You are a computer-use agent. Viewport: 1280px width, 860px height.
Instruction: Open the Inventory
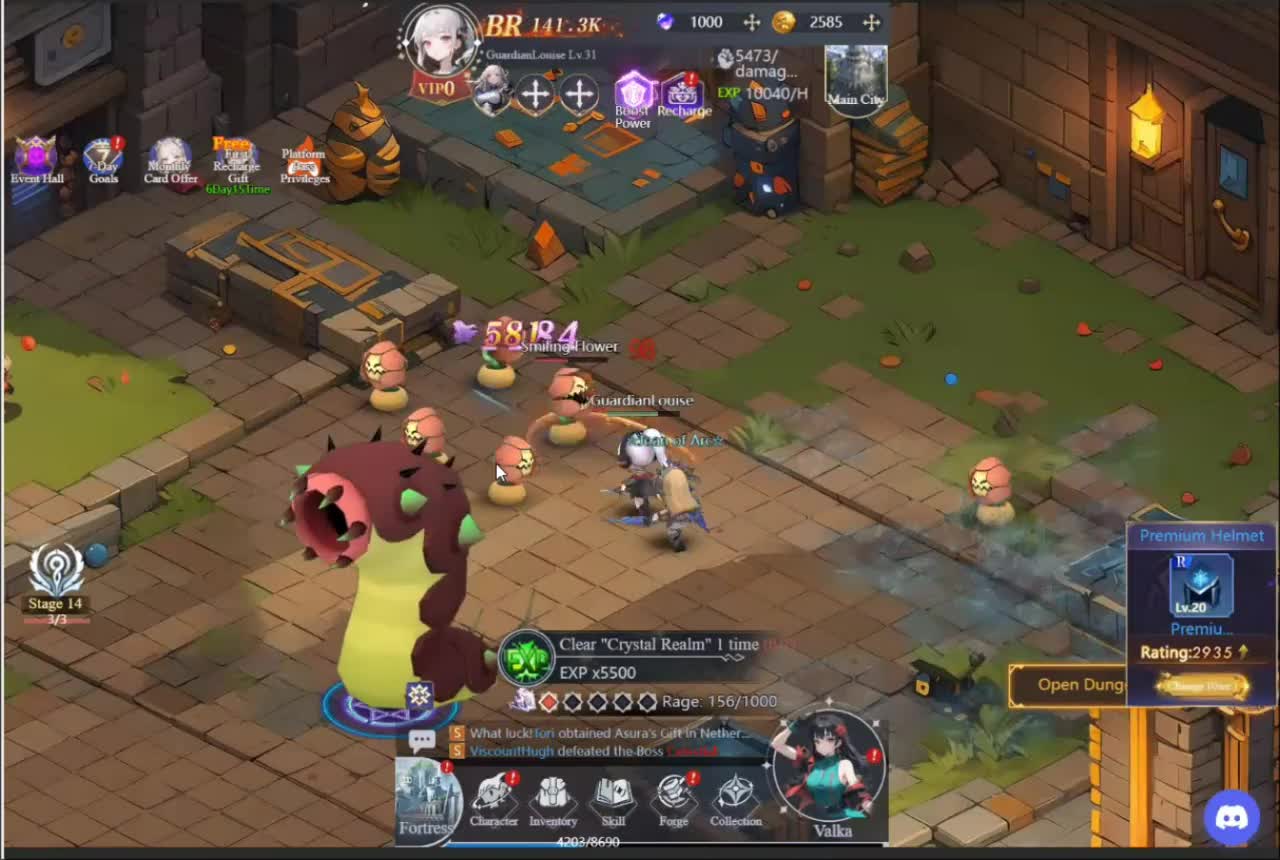tap(553, 798)
